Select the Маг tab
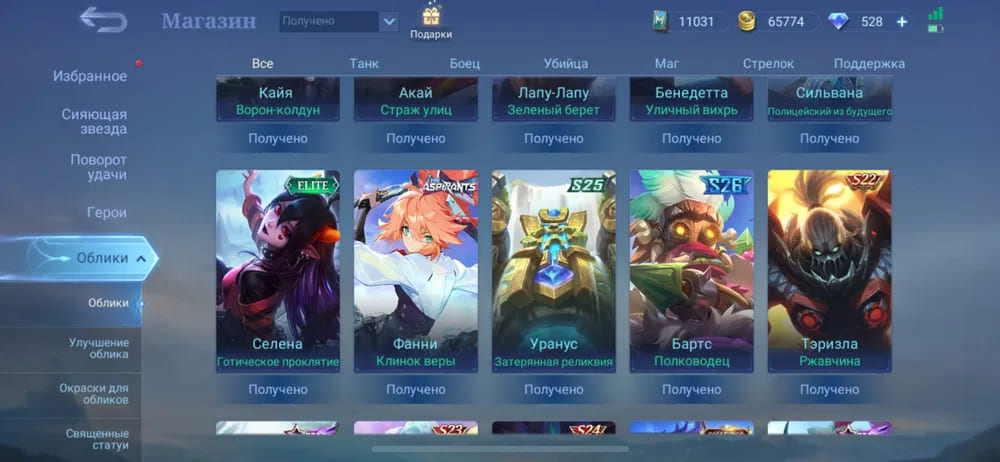Viewport: 1000px width, 462px height. tap(667, 63)
